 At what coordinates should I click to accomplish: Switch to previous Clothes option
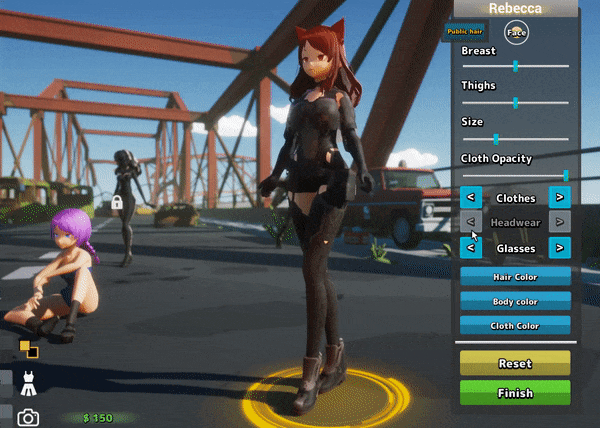click(471, 198)
